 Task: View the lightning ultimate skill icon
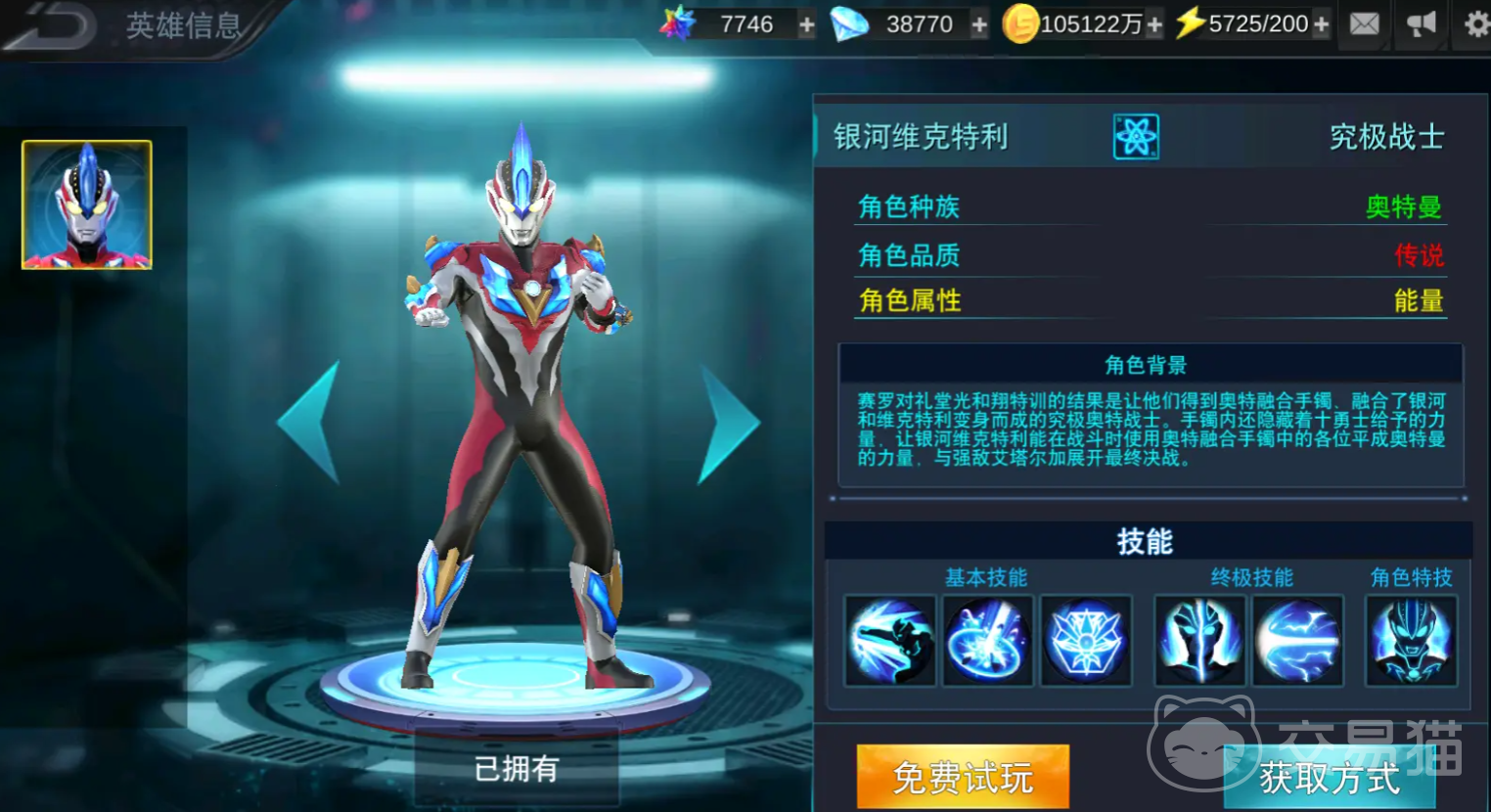pyautogui.click(x=1297, y=641)
